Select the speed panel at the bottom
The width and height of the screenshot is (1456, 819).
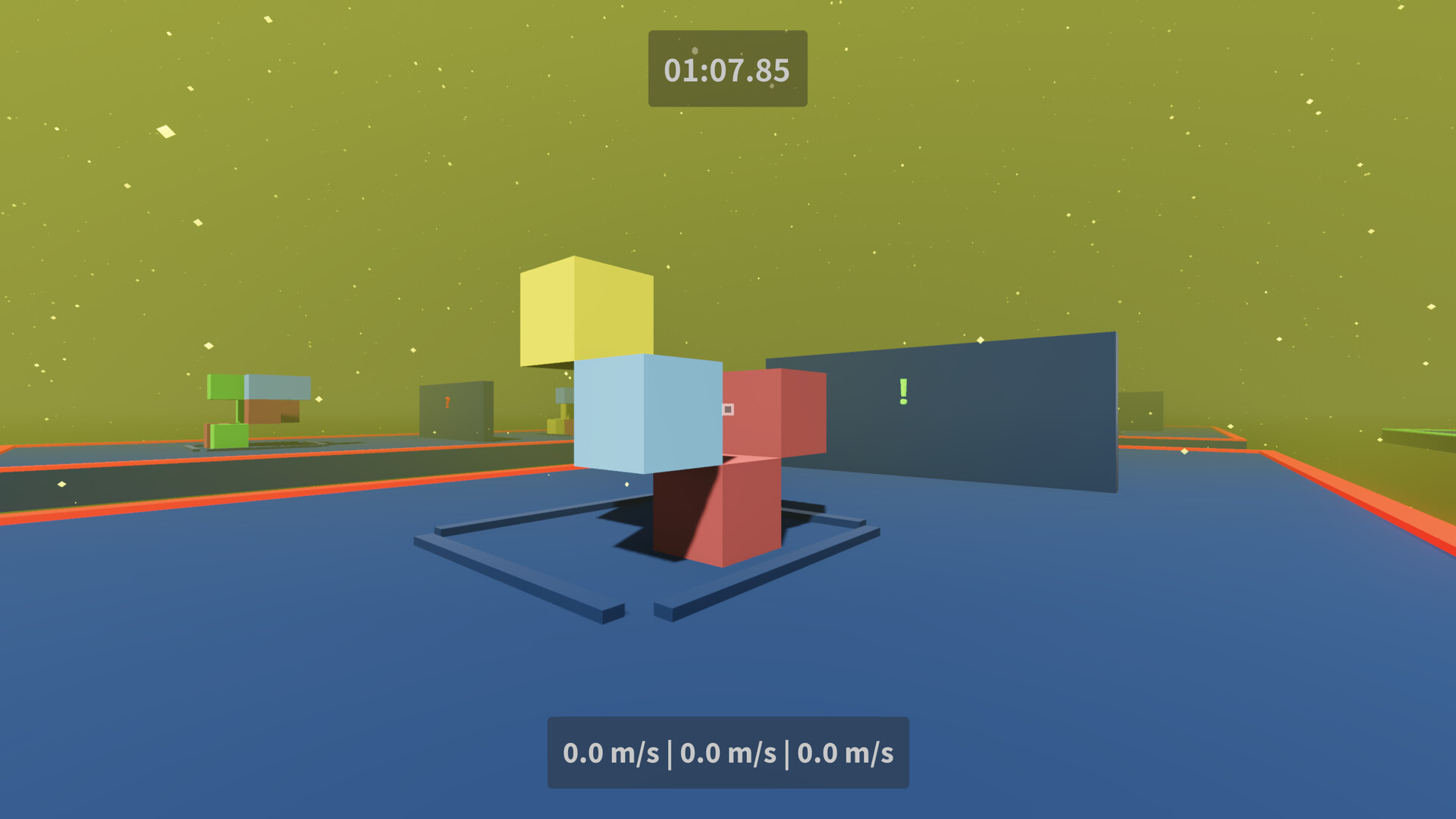tap(727, 753)
